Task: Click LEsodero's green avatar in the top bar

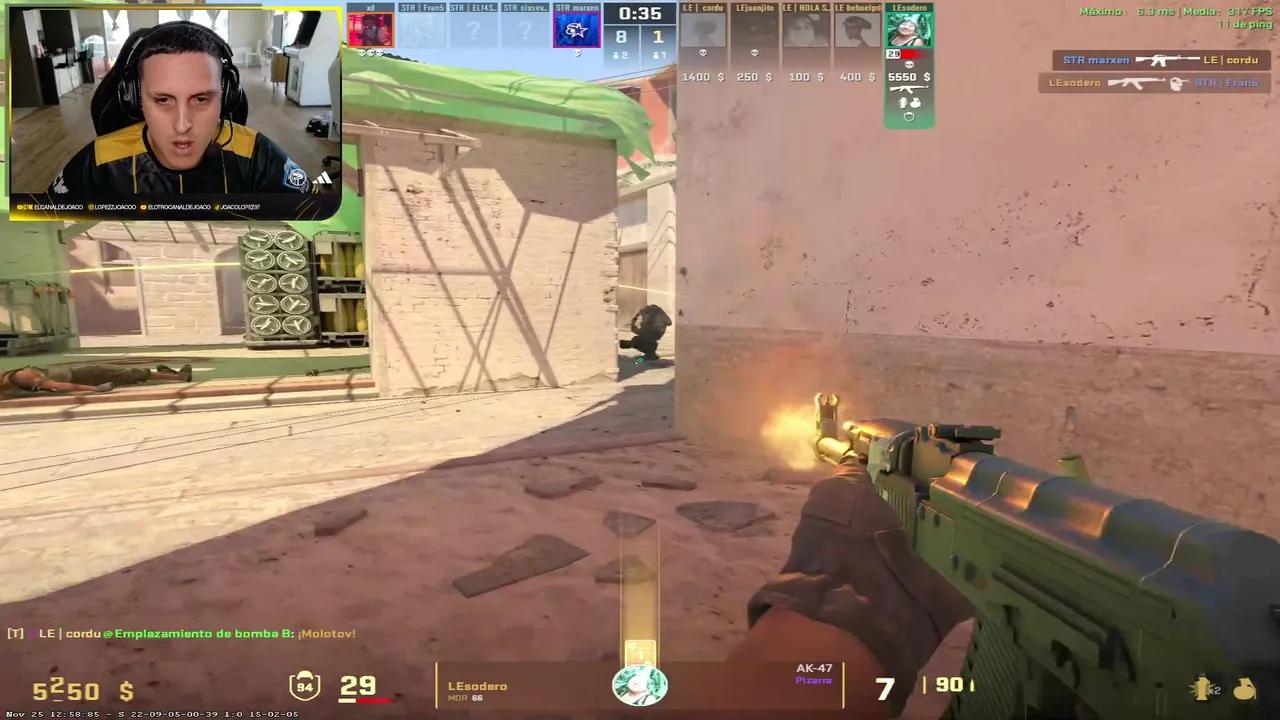Action: 908,30
